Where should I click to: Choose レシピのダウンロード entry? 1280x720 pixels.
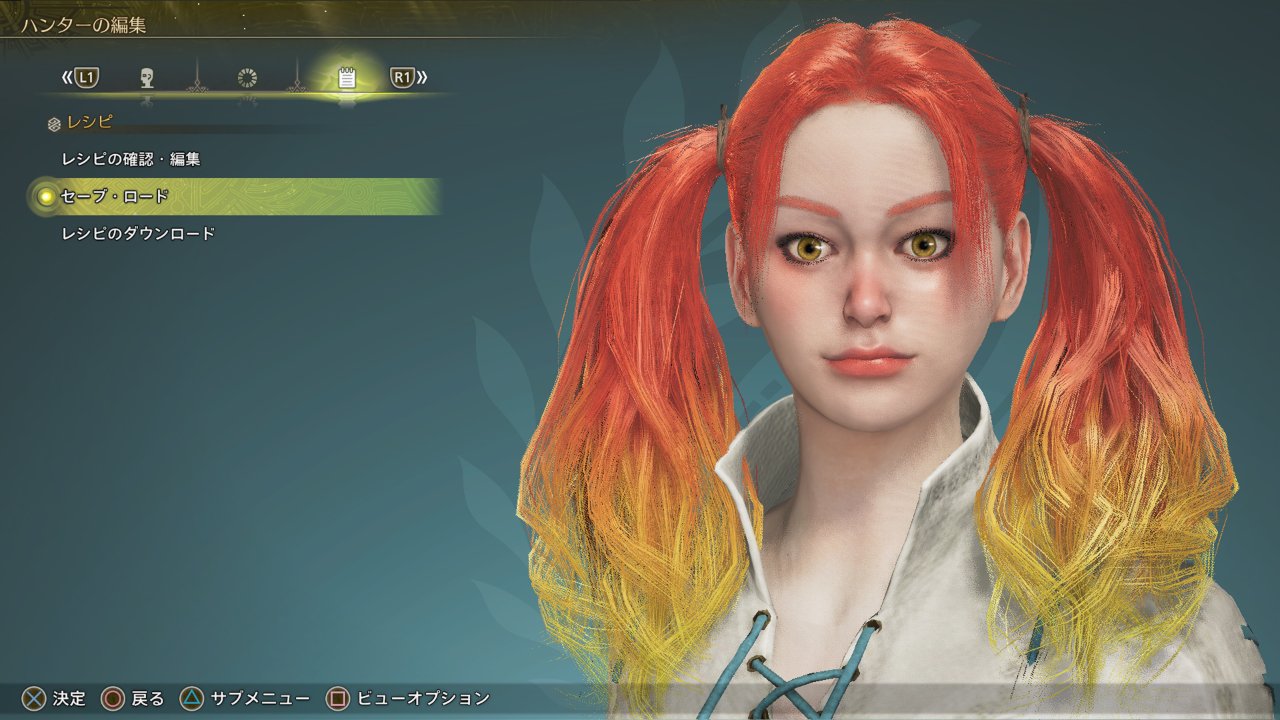point(138,234)
